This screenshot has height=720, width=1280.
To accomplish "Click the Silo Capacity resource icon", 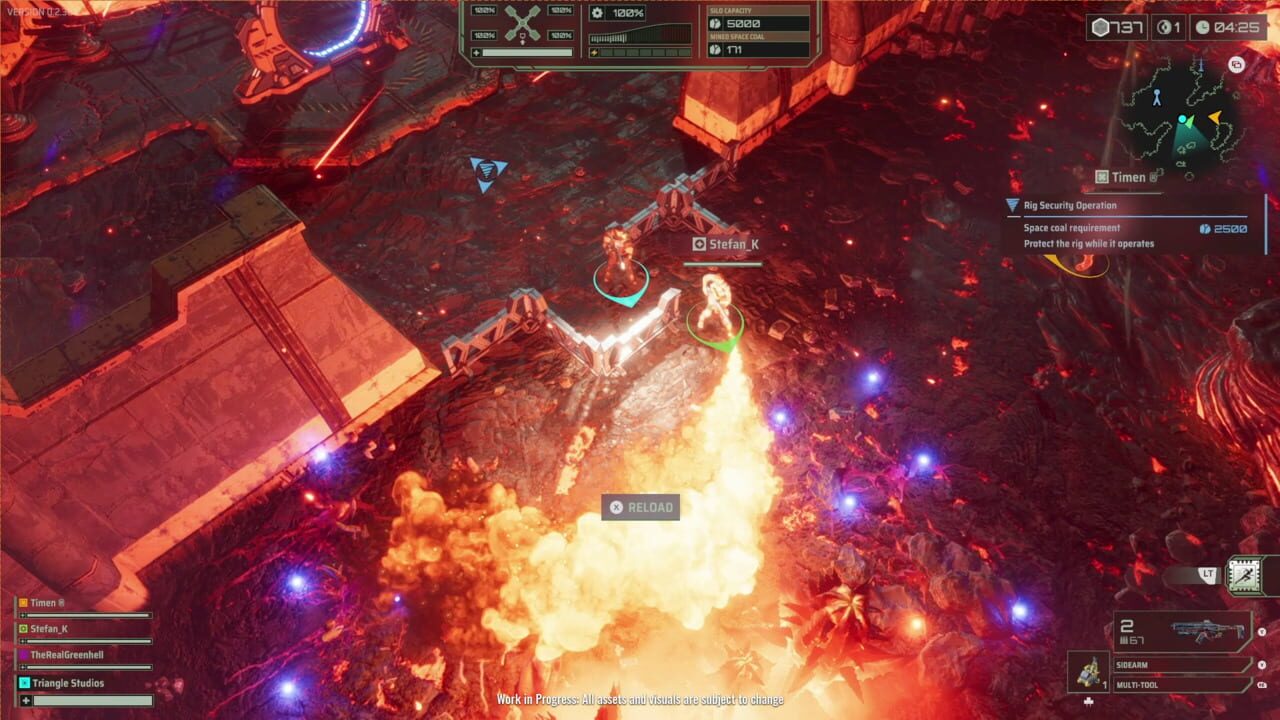I will coord(715,24).
